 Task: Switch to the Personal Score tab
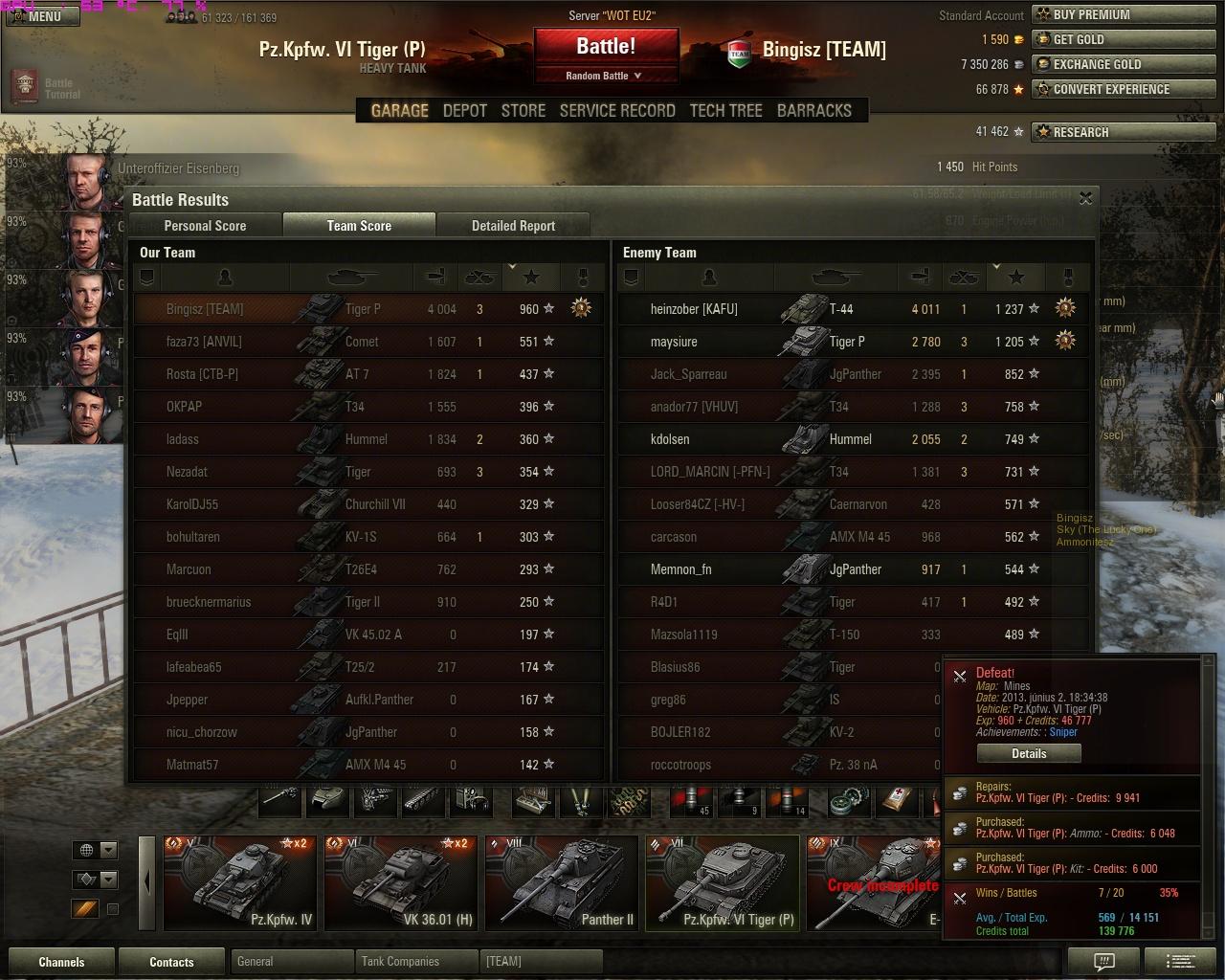[x=205, y=226]
